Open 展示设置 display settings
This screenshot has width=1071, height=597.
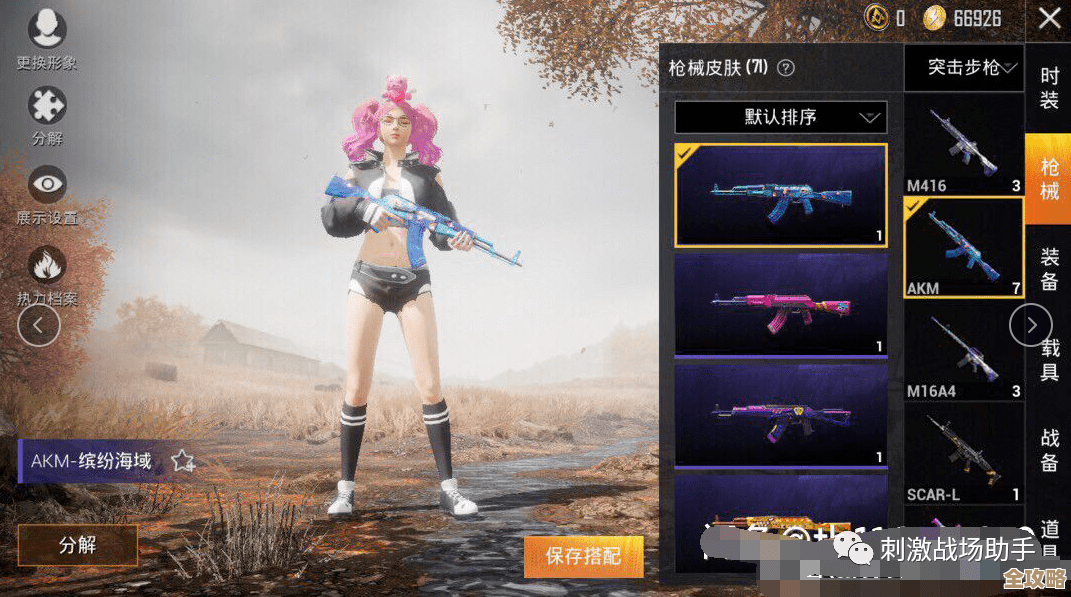pos(47,184)
